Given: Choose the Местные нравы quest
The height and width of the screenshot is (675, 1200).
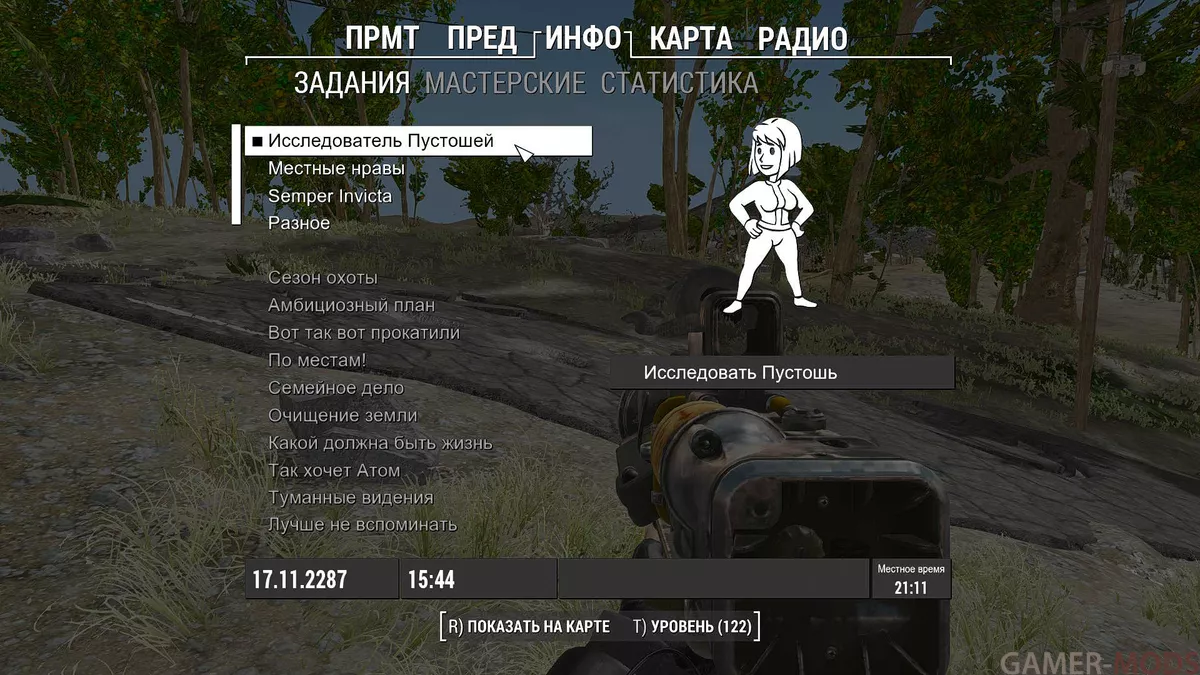Looking at the screenshot, I should click(336, 169).
